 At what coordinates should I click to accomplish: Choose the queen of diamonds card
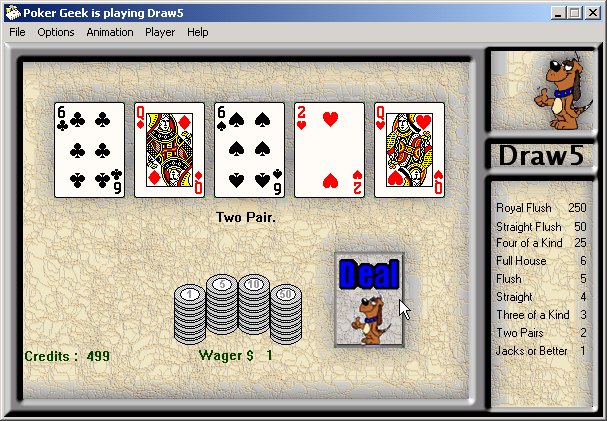pos(169,150)
